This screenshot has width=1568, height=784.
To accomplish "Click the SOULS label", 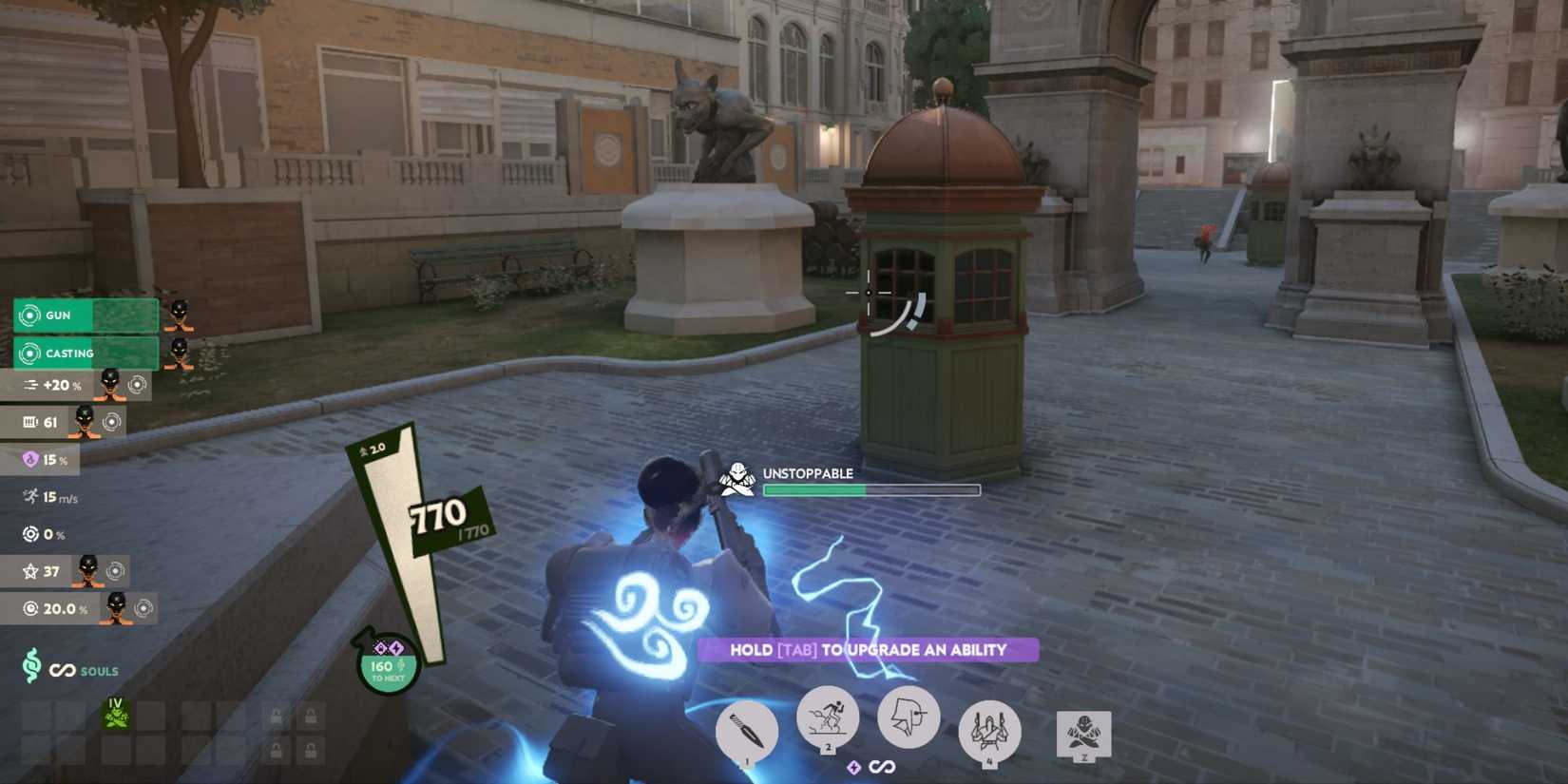I will pyautogui.click(x=99, y=671).
